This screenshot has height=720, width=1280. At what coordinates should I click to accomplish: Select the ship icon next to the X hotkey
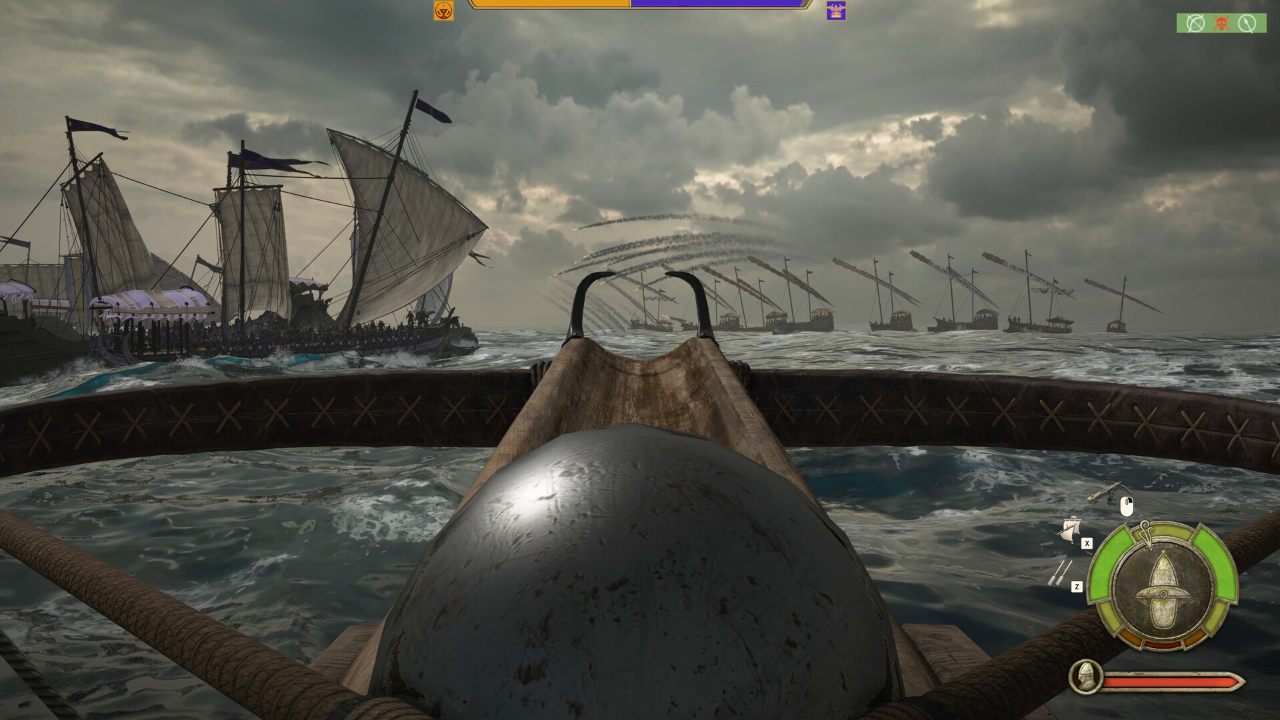[1071, 531]
